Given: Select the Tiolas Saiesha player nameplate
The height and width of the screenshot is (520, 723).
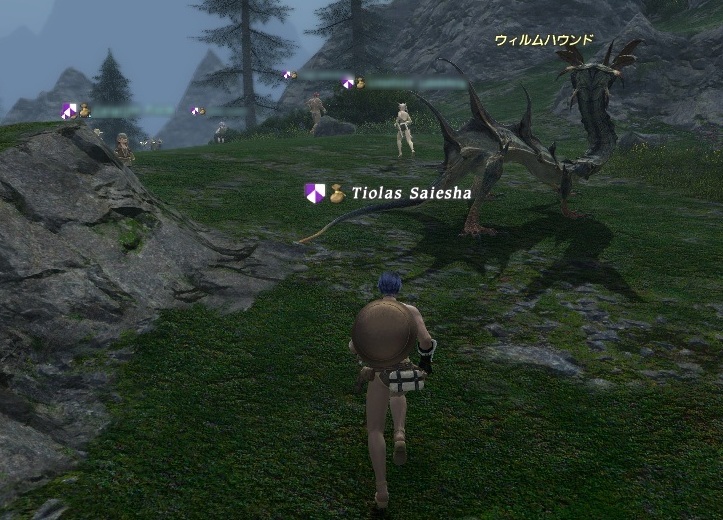Looking at the screenshot, I should point(410,193).
